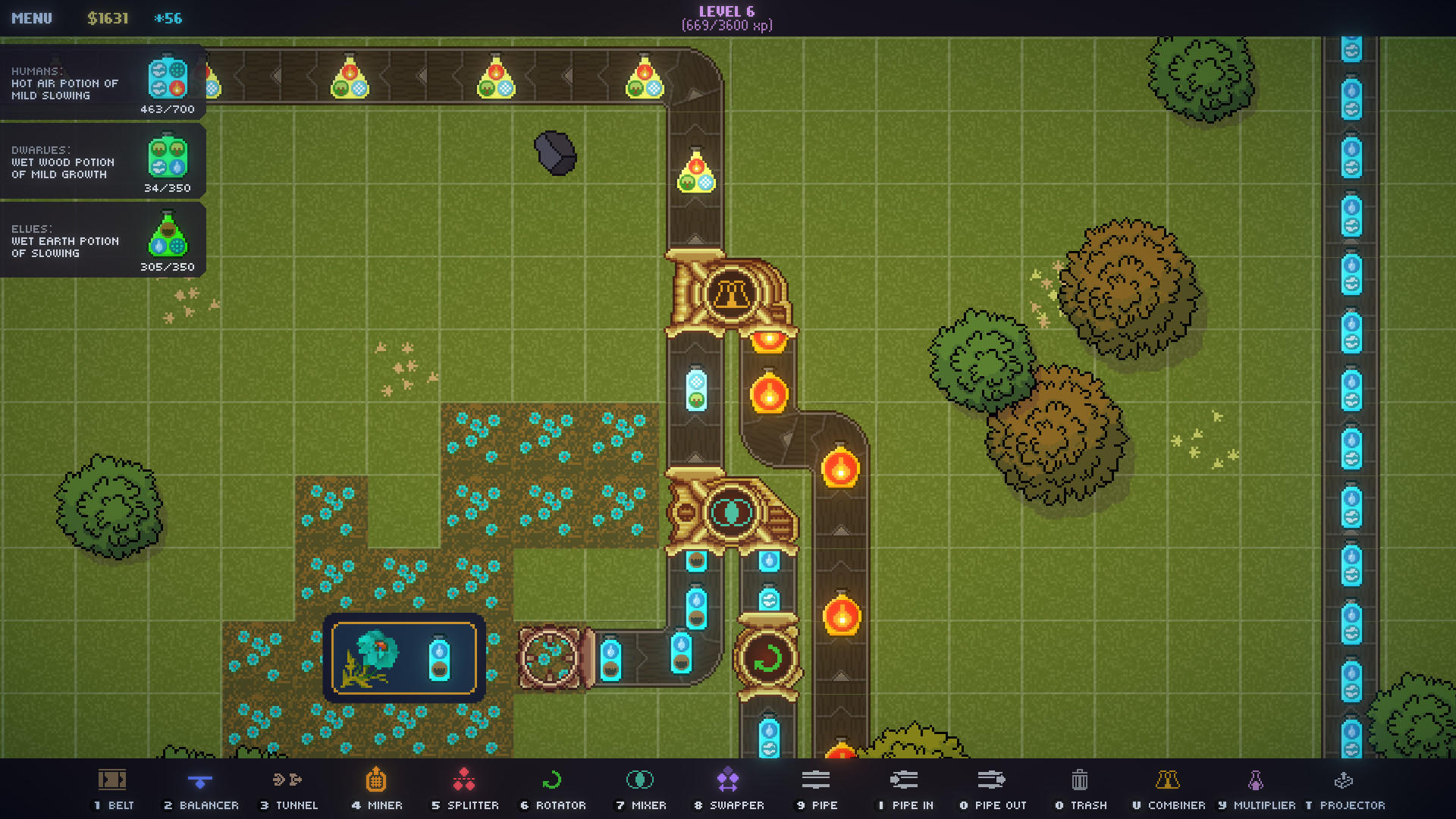Select the Combiner tool
The width and height of the screenshot is (1456, 819).
1169,789
